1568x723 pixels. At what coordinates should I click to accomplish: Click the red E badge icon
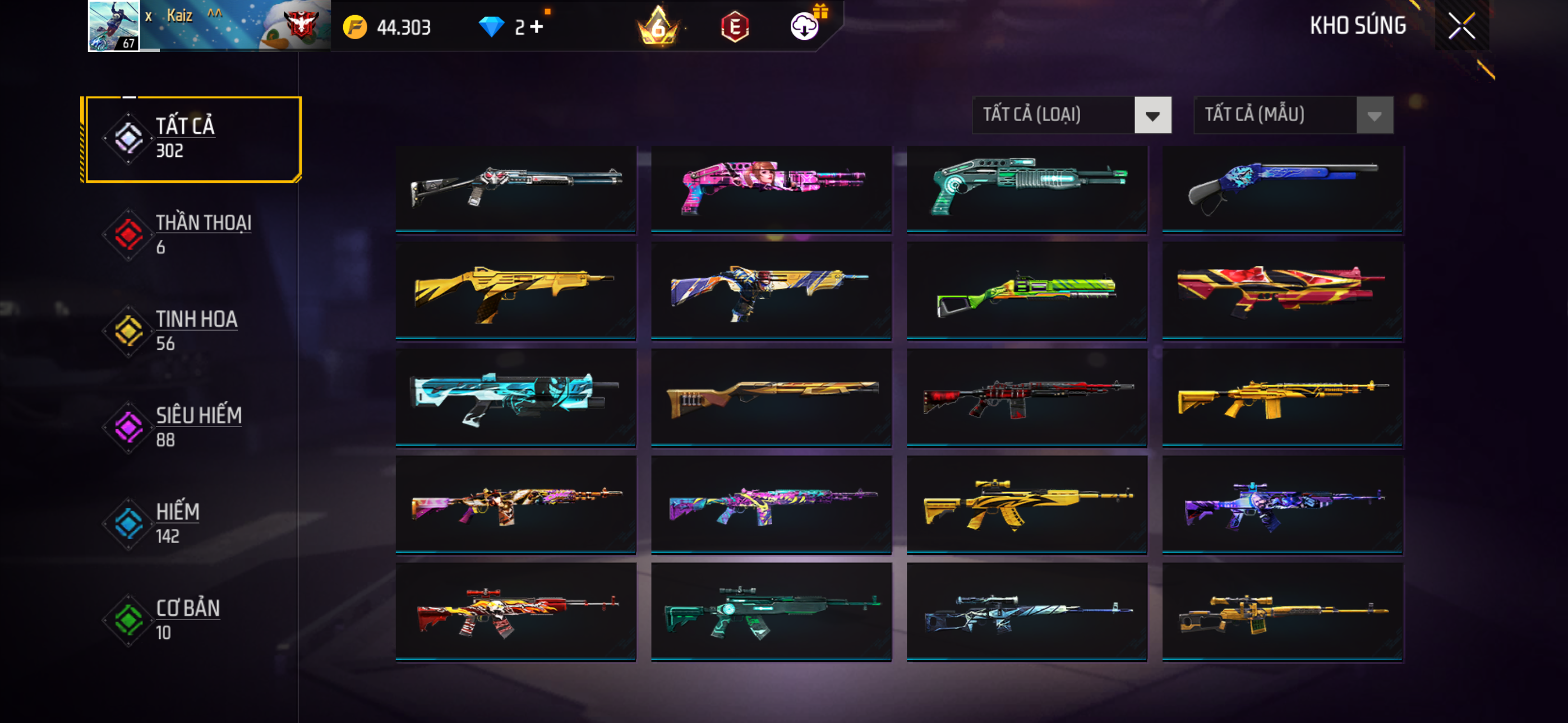pos(735,27)
